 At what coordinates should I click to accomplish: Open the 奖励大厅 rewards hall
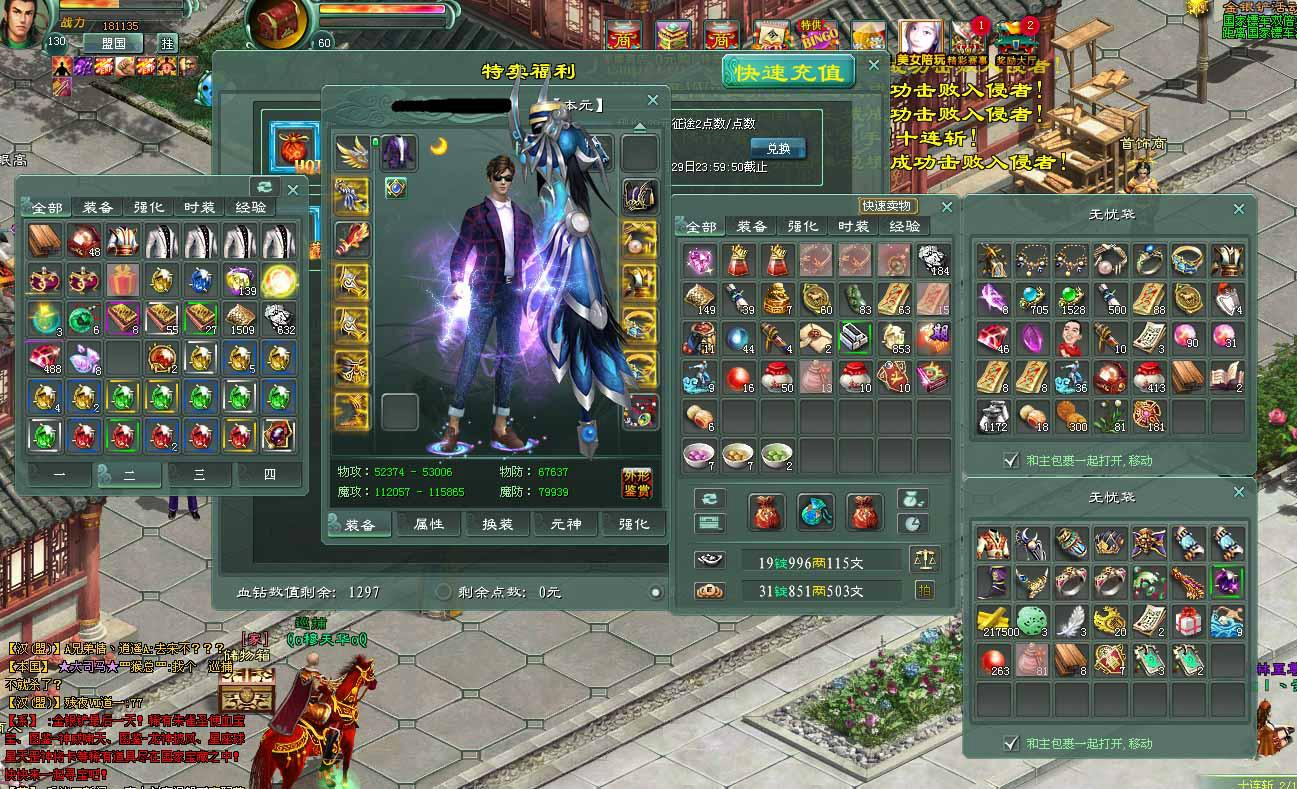tap(1016, 40)
